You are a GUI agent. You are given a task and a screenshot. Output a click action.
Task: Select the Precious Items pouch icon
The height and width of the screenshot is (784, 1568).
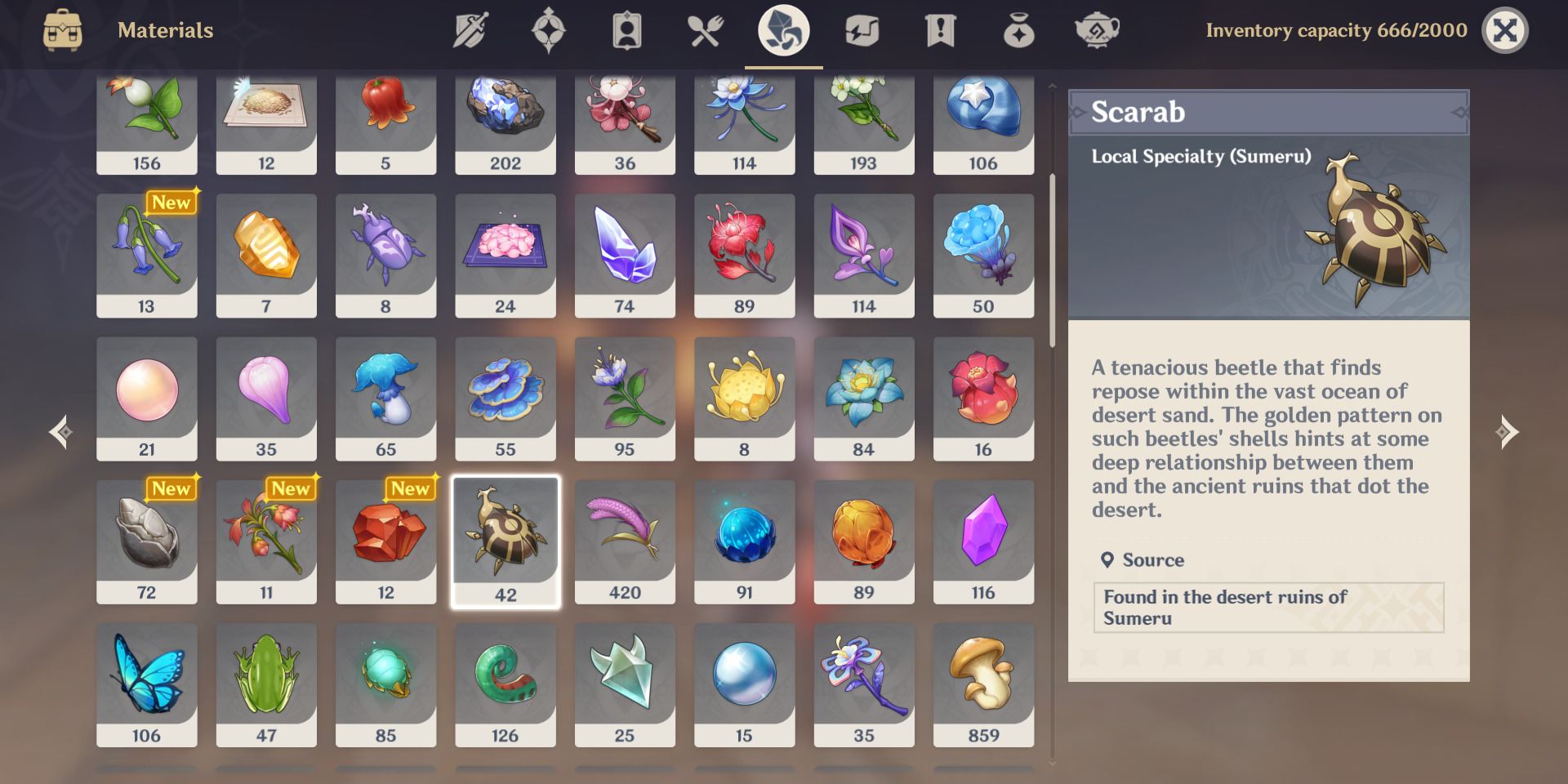click(1020, 30)
